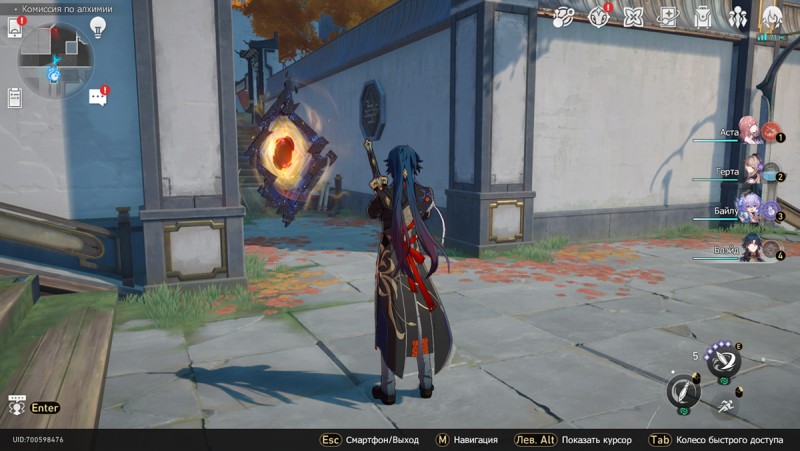The height and width of the screenshot is (451, 800).
Task: Open the chat bubble icon beside Enter
Action: 16,407
